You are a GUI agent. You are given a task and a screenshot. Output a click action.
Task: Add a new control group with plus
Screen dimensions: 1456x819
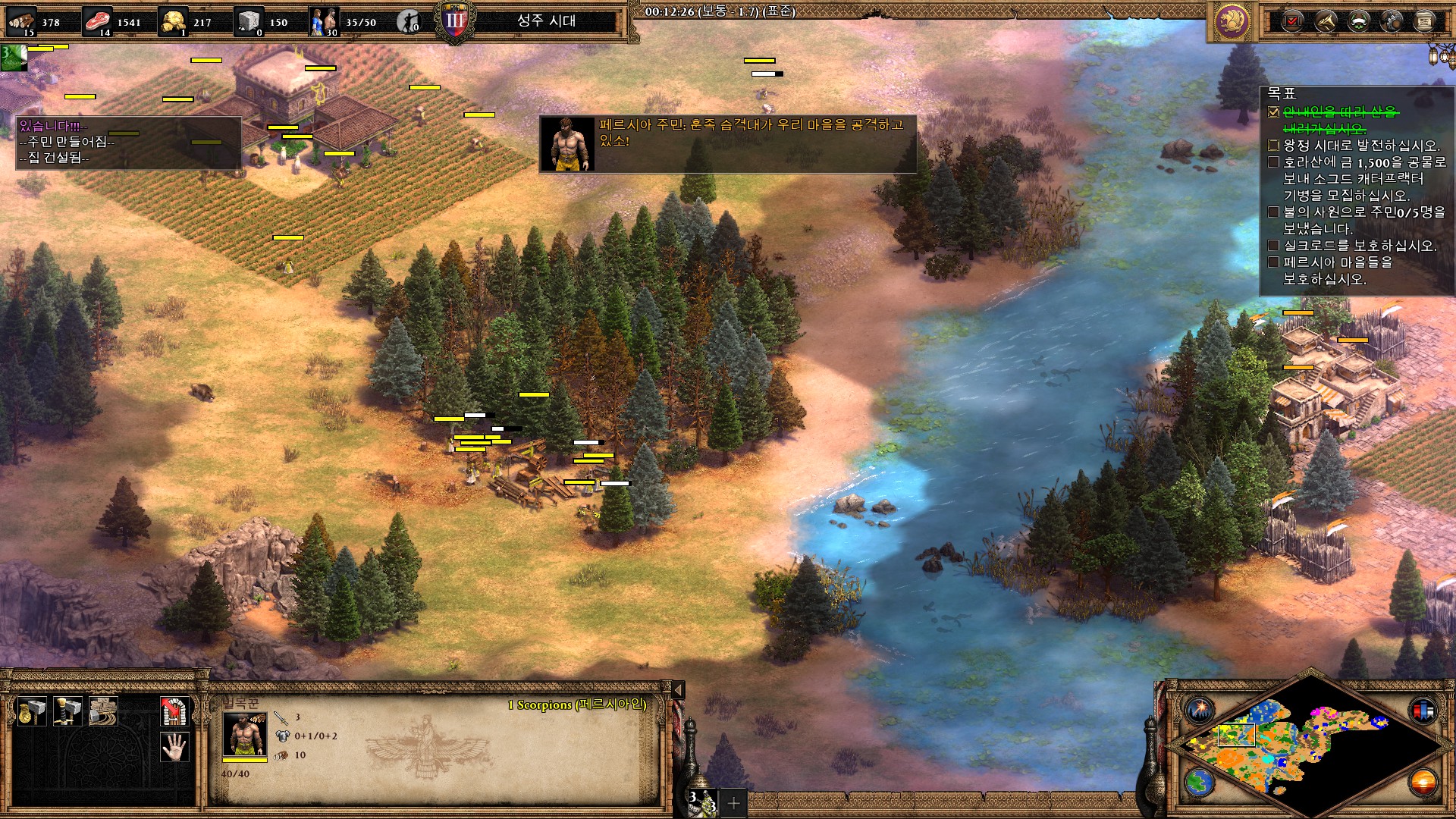coord(733,802)
